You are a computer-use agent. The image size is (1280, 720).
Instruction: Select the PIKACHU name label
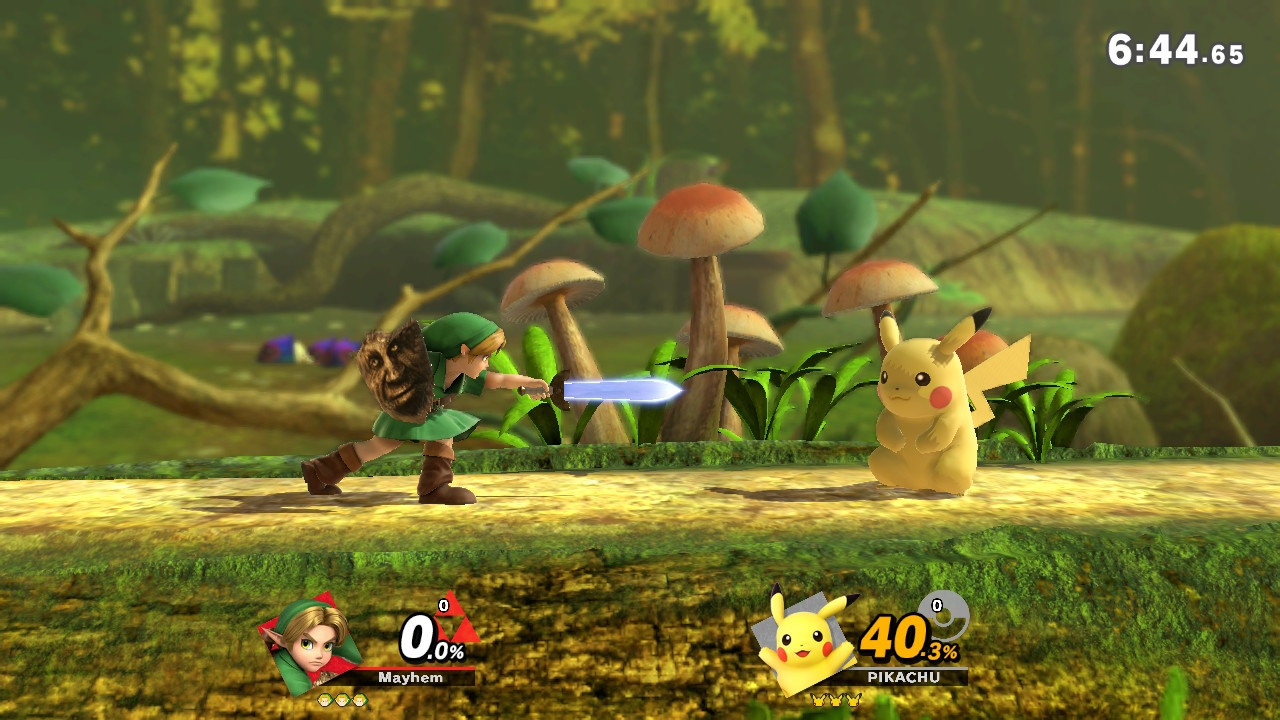904,677
